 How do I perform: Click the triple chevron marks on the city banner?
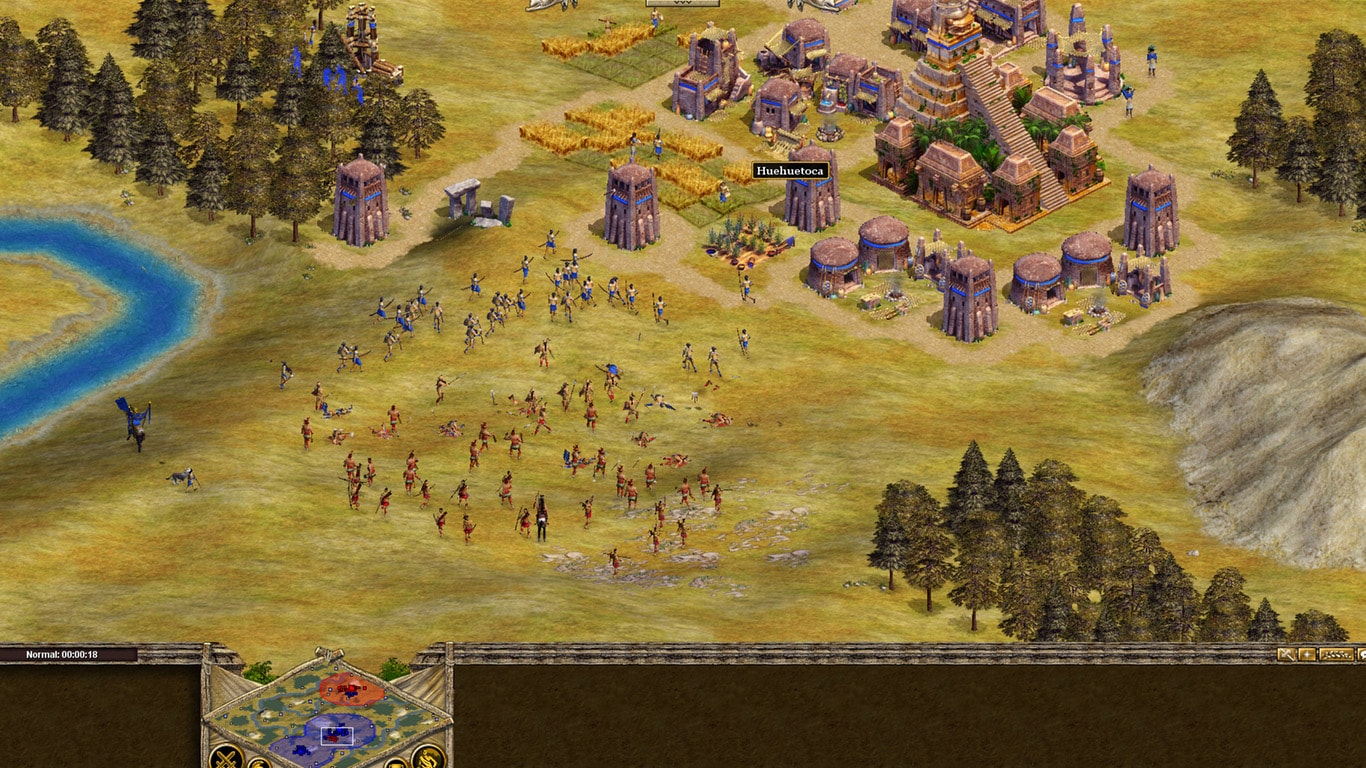(682, 3)
